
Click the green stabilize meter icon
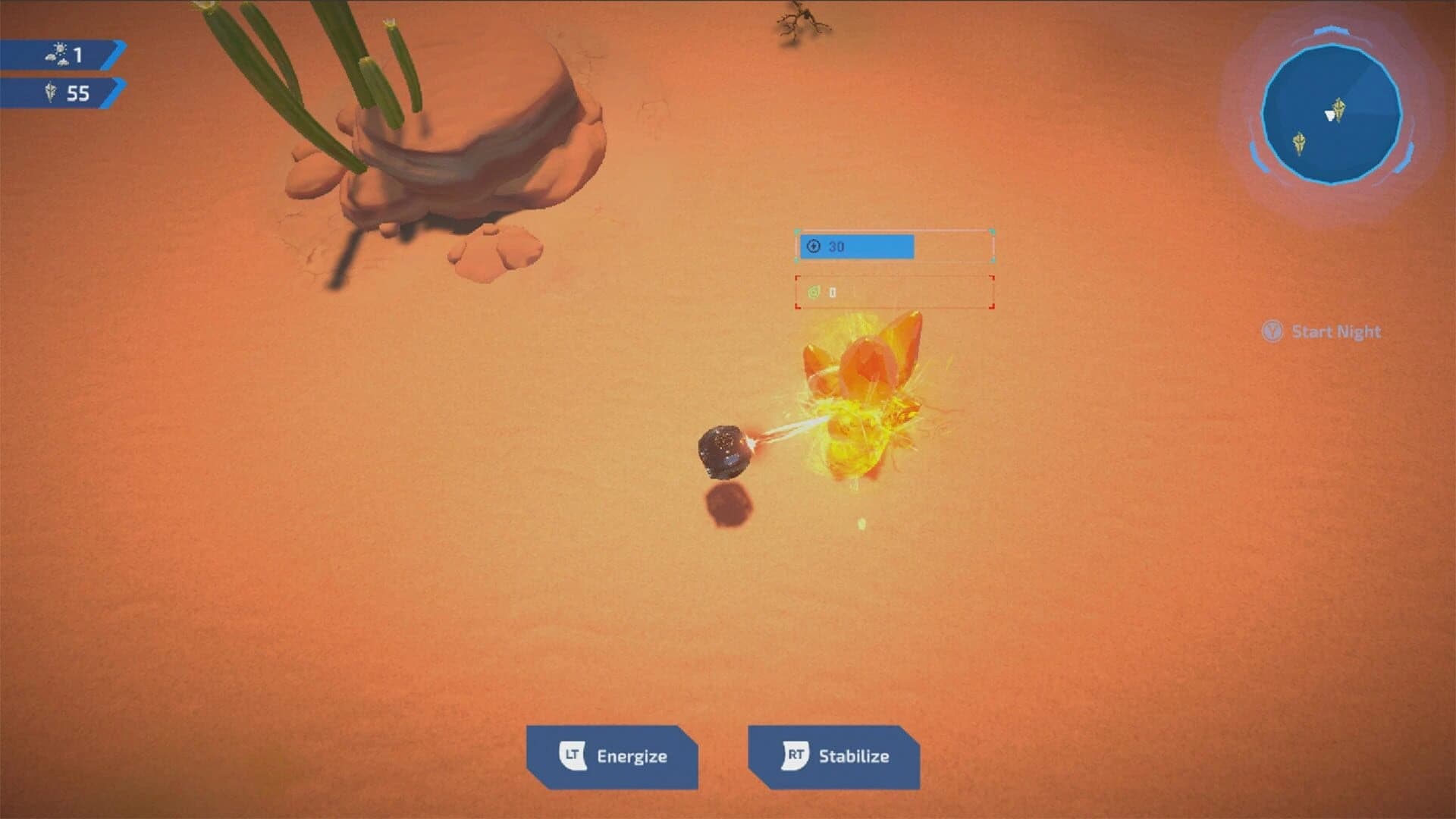point(814,291)
